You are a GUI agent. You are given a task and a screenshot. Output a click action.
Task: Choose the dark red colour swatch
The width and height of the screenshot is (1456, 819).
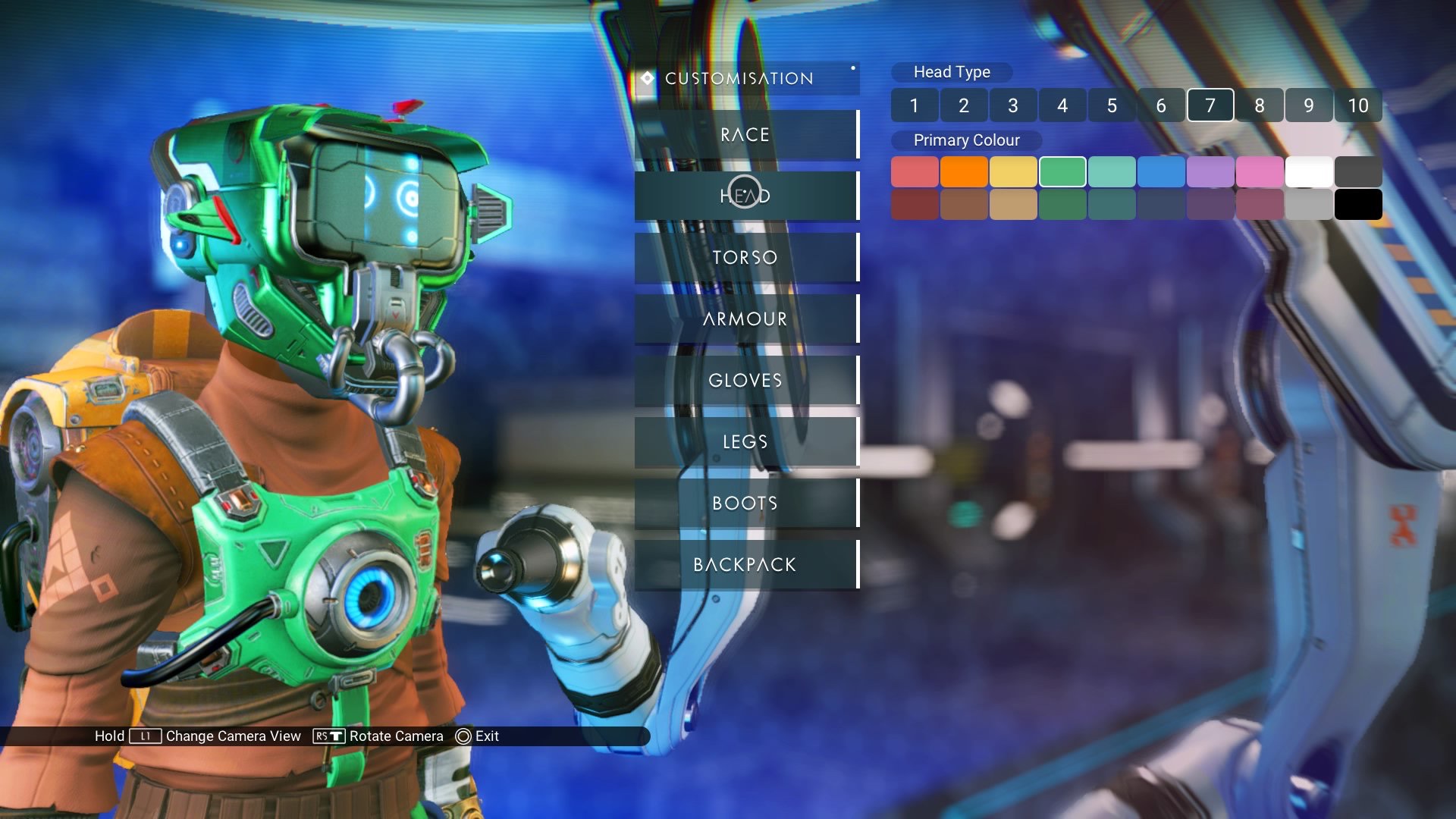pyautogui.click(x=915, y=205)
